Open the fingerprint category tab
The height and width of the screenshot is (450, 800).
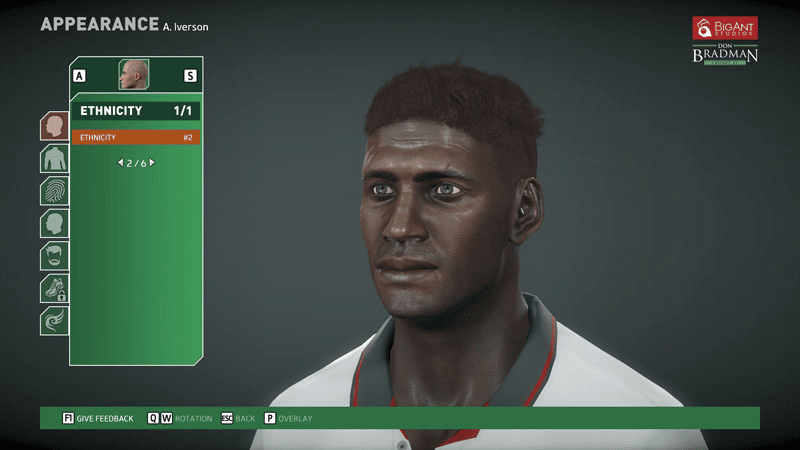pyautogui.click(x=54, y=191)
